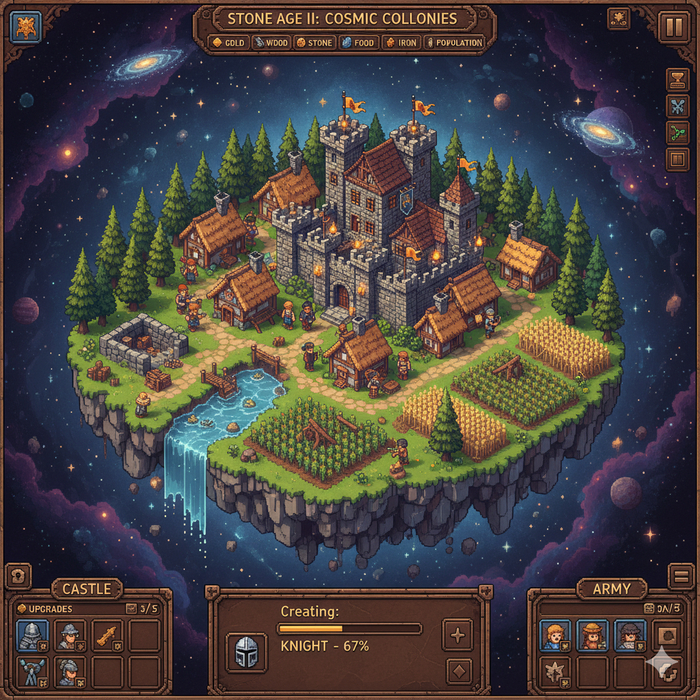Open the Army panel tab
Image resolution: width=700 pixels, height=700 pixels.
(611, 589)
